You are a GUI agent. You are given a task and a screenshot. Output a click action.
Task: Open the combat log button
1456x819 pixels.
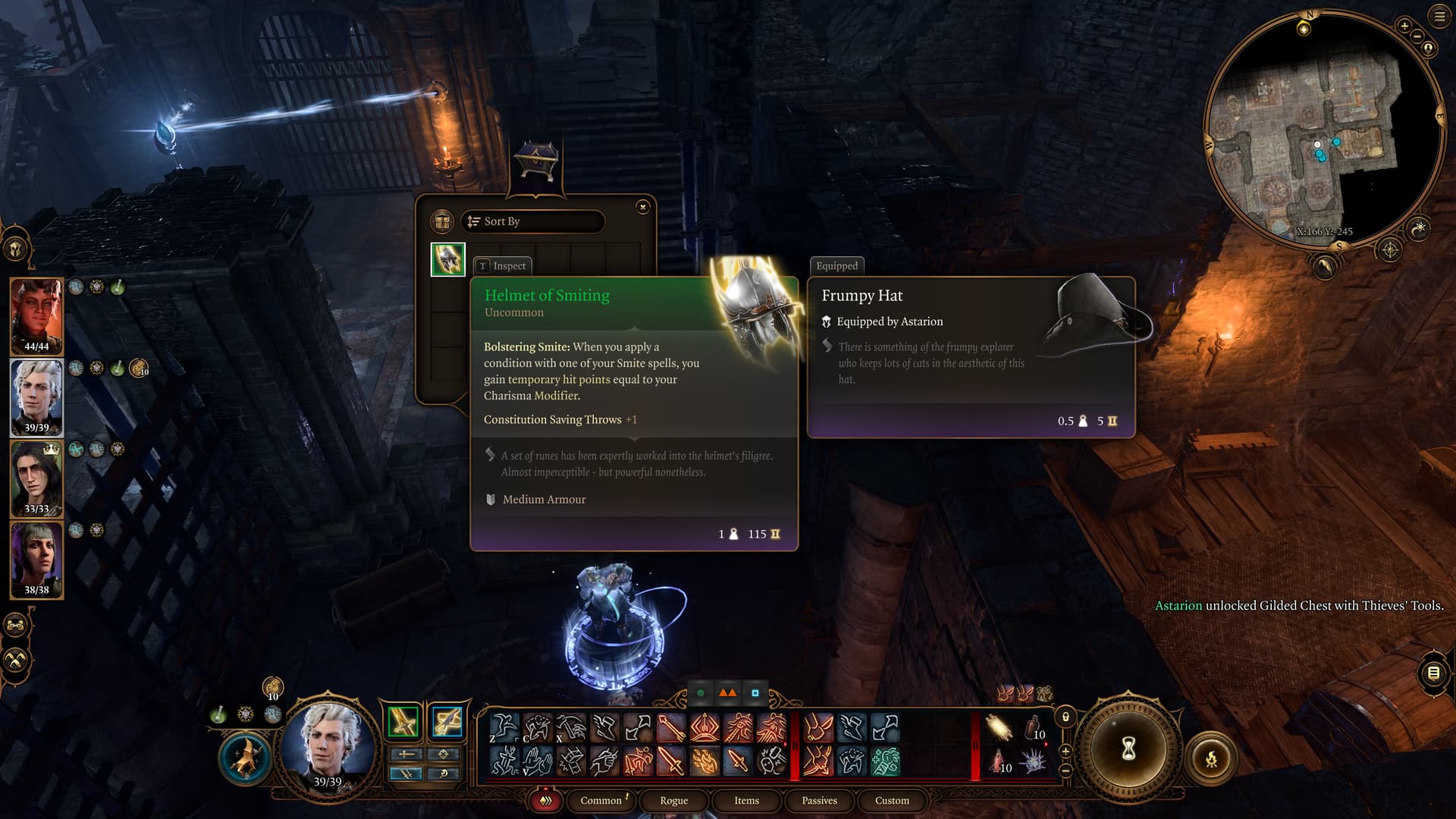[x=1433, y=673]
